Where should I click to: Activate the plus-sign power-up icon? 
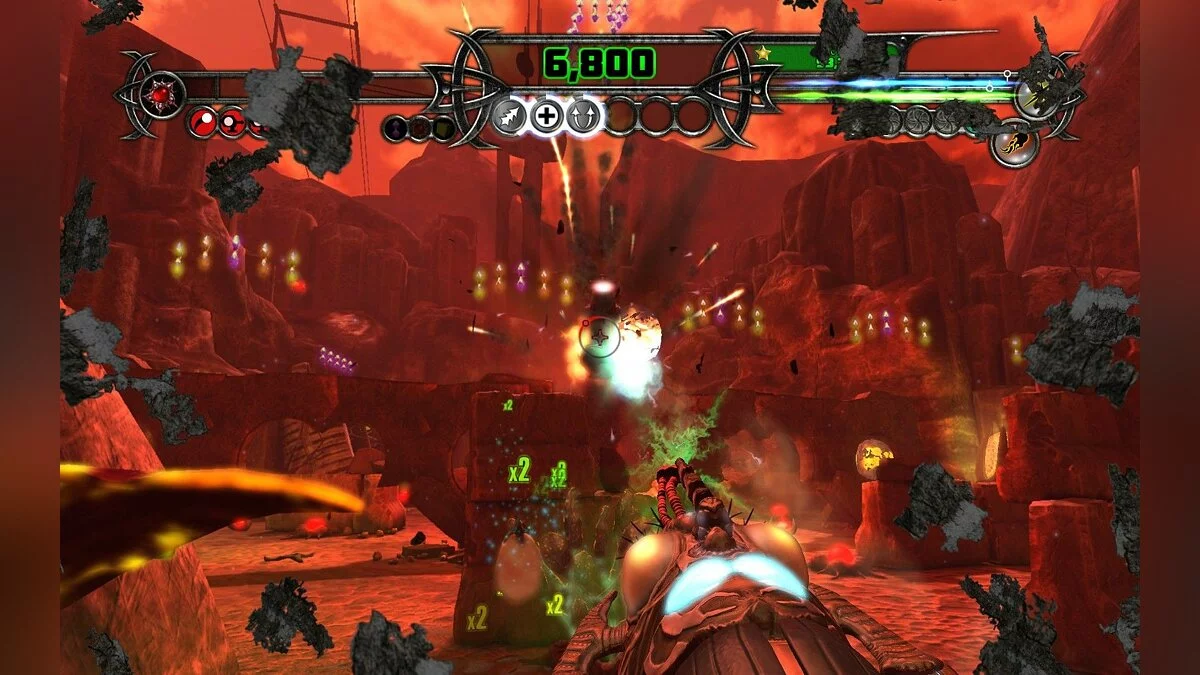(546, 116)
